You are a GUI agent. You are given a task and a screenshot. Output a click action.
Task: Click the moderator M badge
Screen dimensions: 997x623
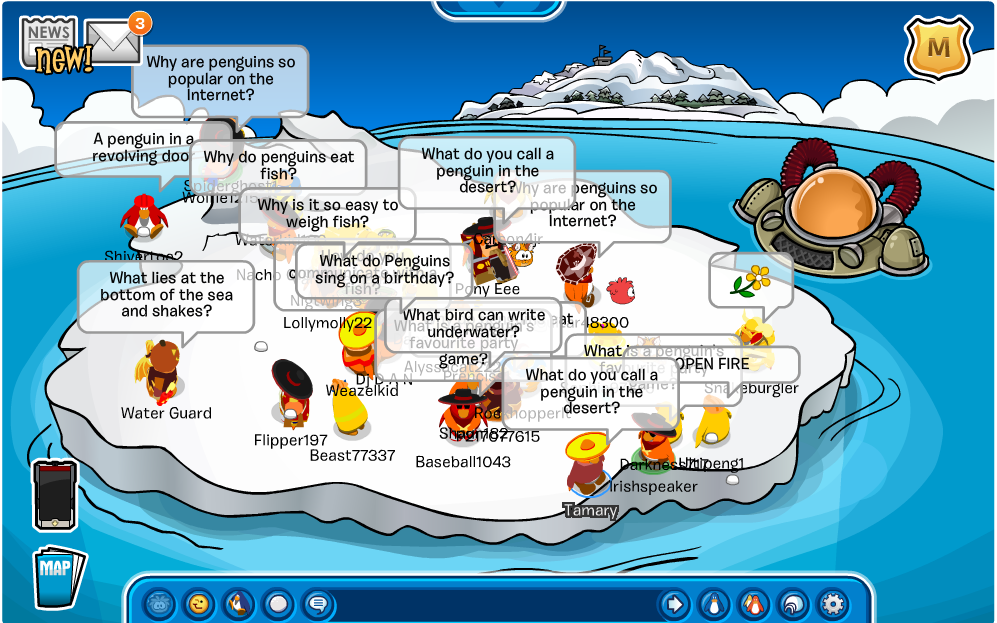[x=939, y=46]
